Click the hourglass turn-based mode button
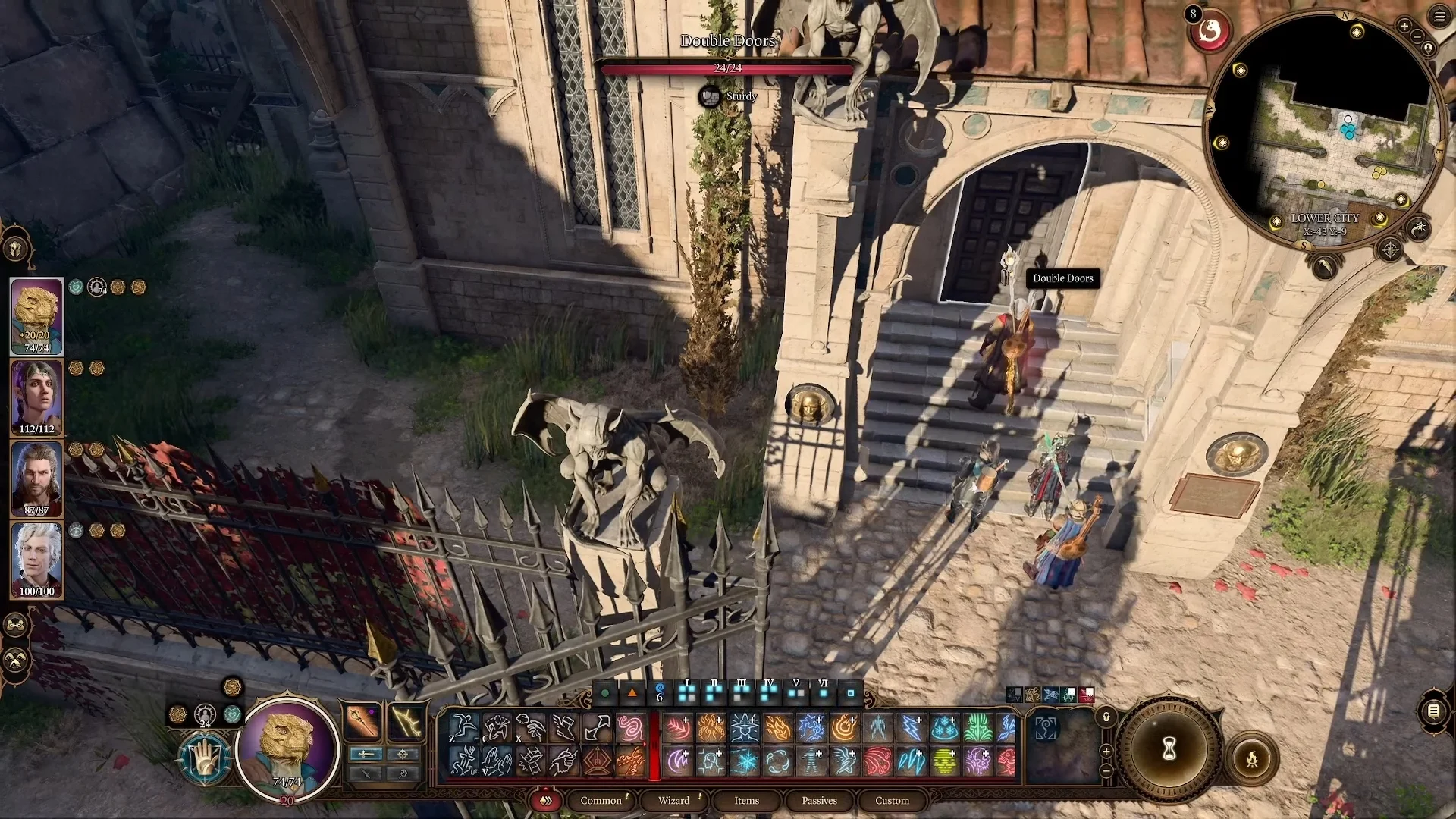Image resolution: width=1456 pixels, height=819 pixels. tap(1169, 750)
